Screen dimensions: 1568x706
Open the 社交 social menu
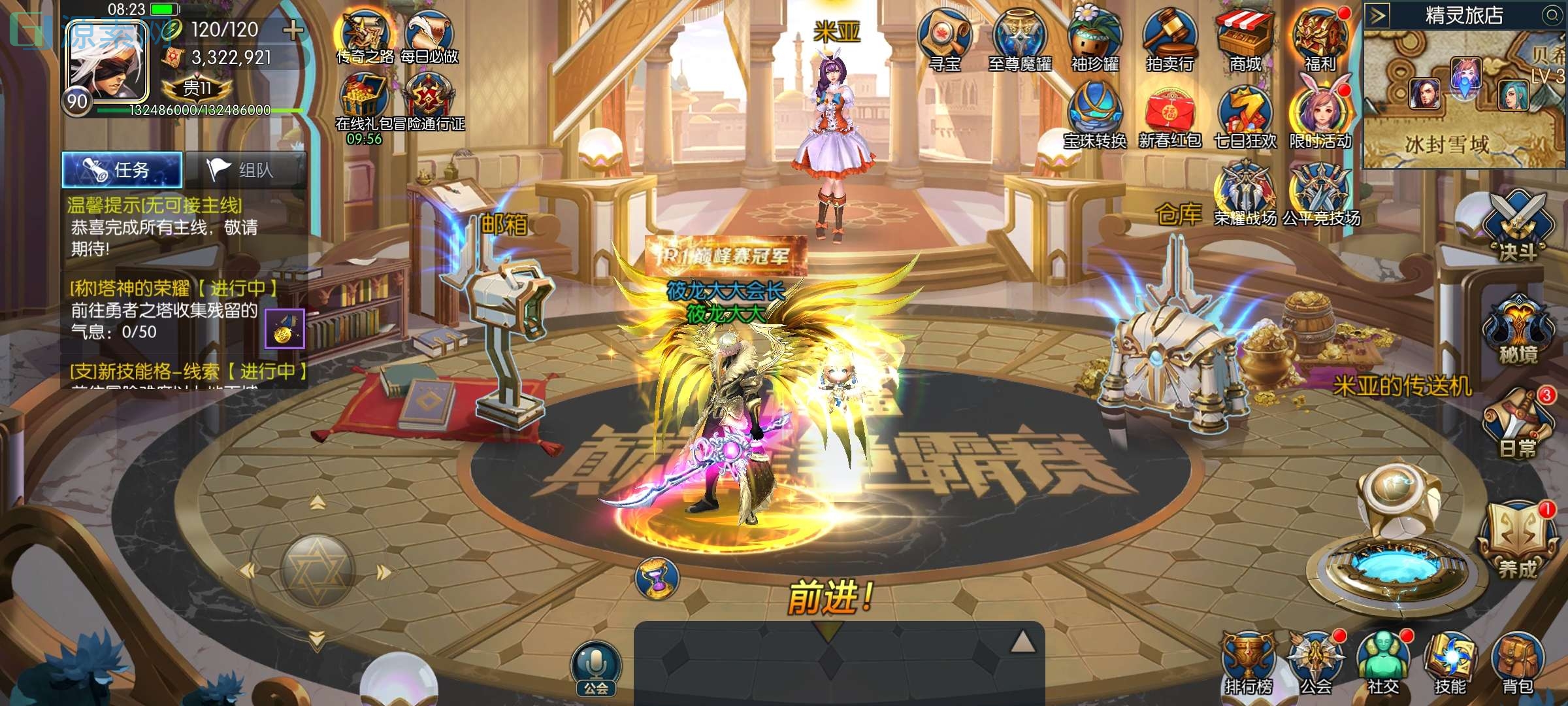(1382, 664)
